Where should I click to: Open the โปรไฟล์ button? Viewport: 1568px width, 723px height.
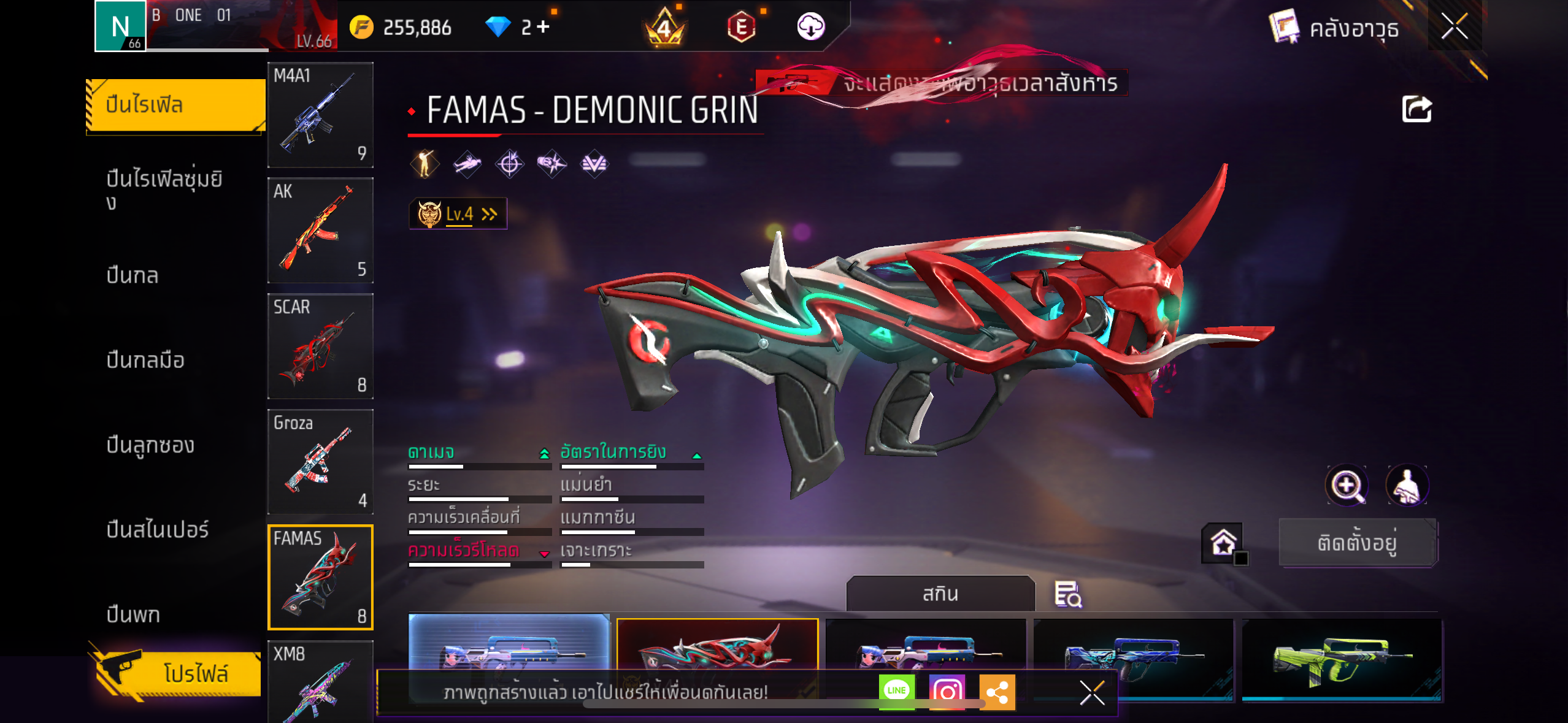[x=178, y=673]
